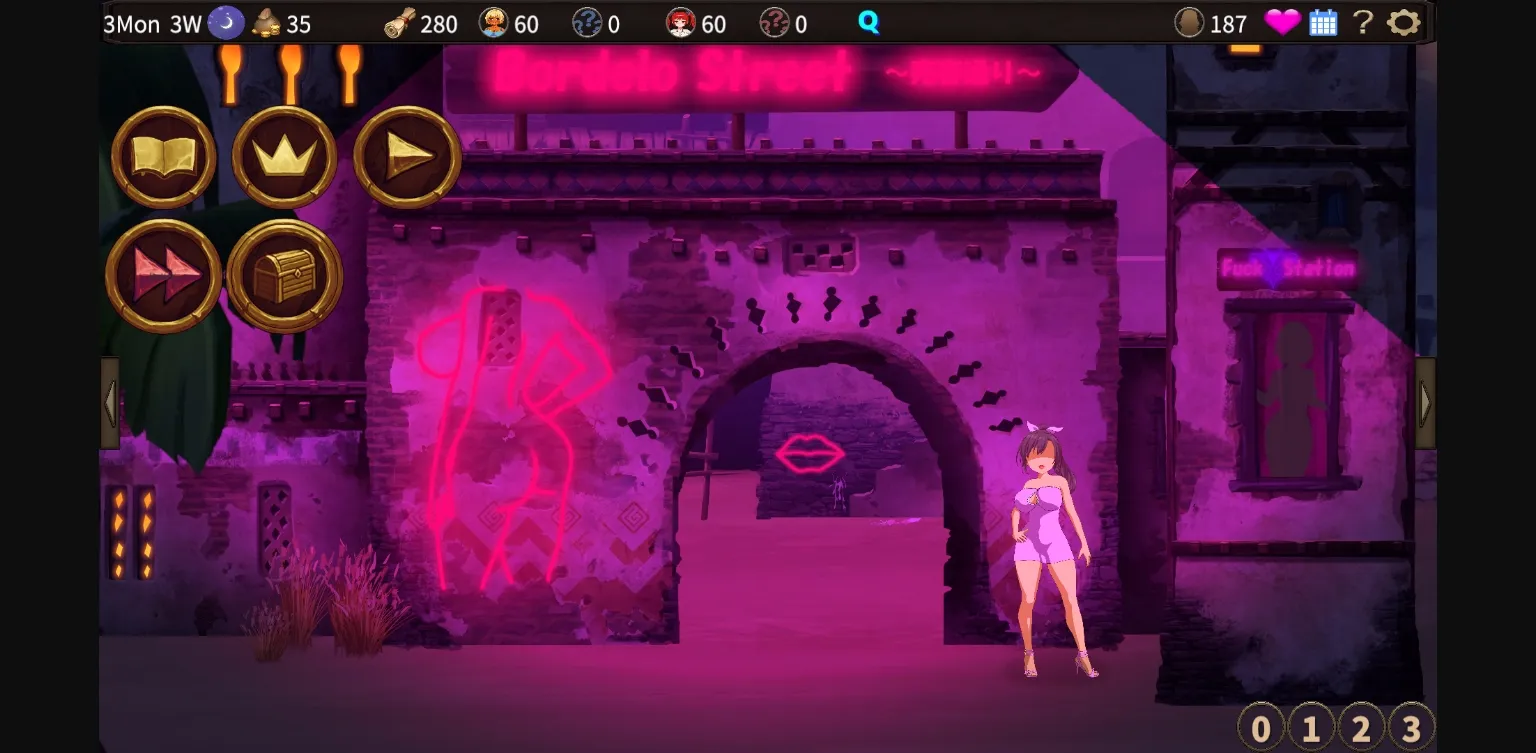
Task: Click the pink heart icon
Action: (x=1283, y=21)
